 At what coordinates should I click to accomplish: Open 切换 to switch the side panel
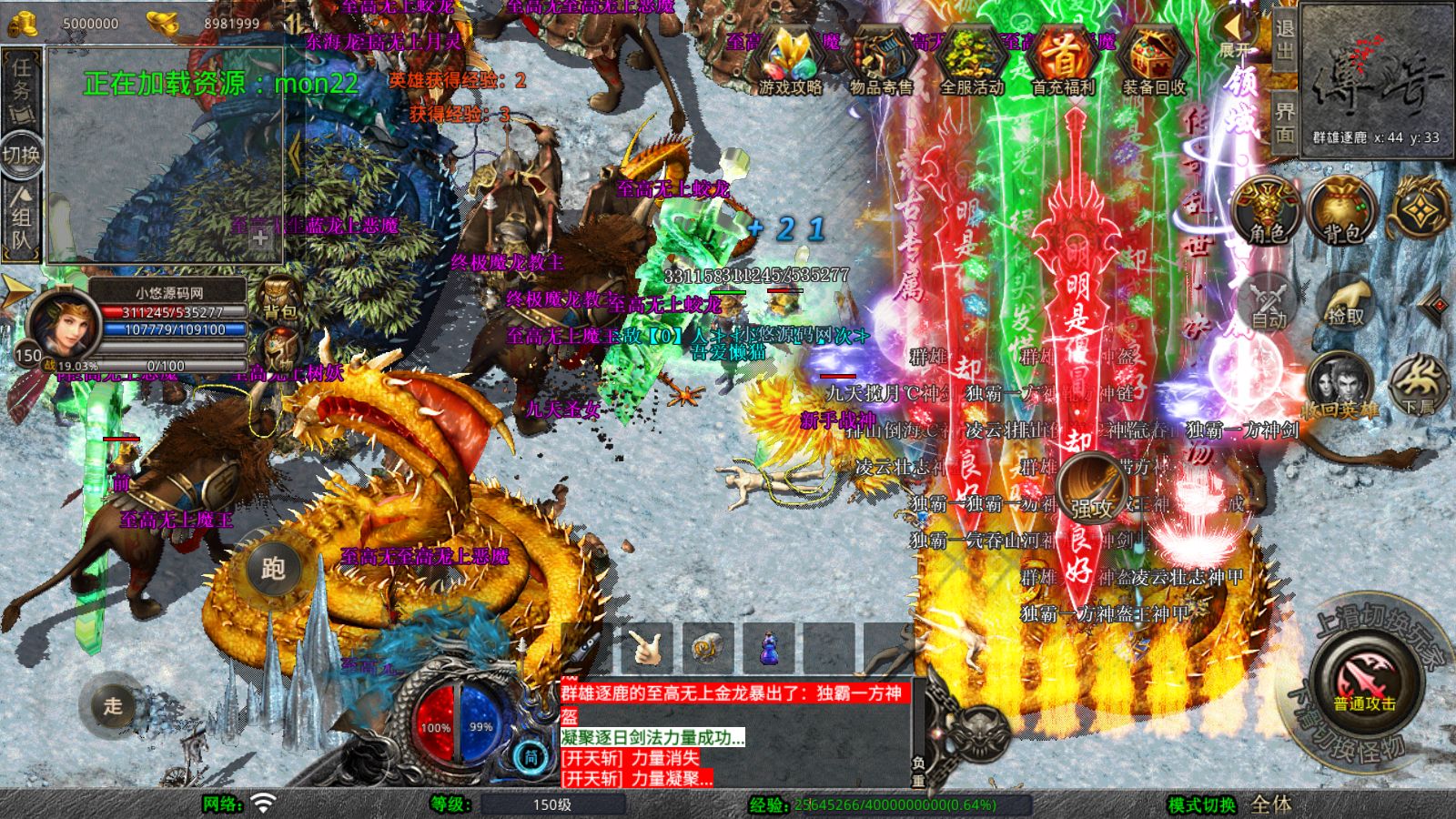20,151
